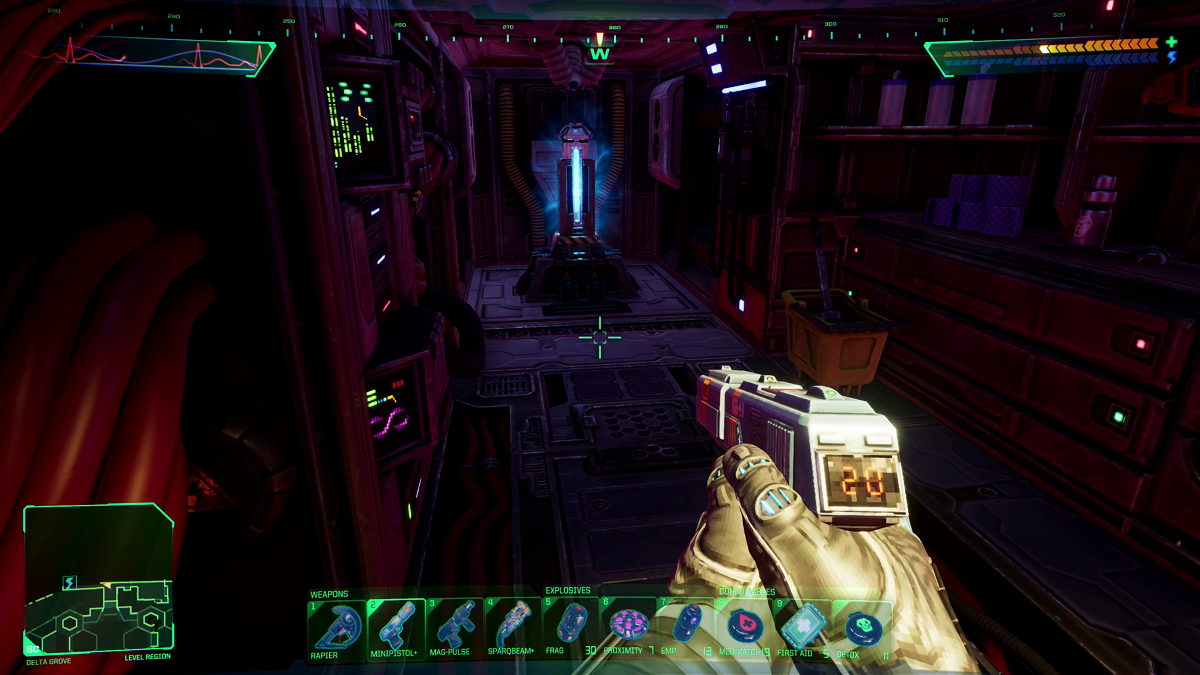The width and height of the screenshot is (1200, 675).
Task: Select the Frag grenade slot
Action: click(571, 627)
